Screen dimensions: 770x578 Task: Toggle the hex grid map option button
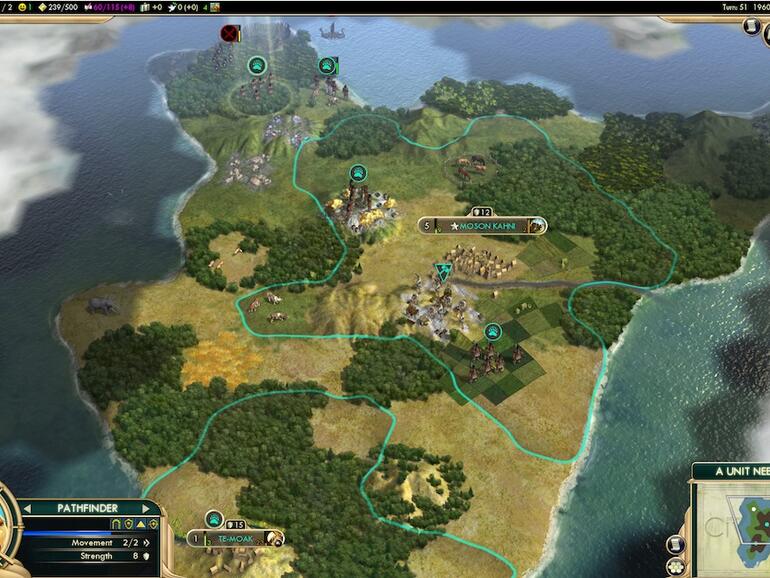click(675, 566)
